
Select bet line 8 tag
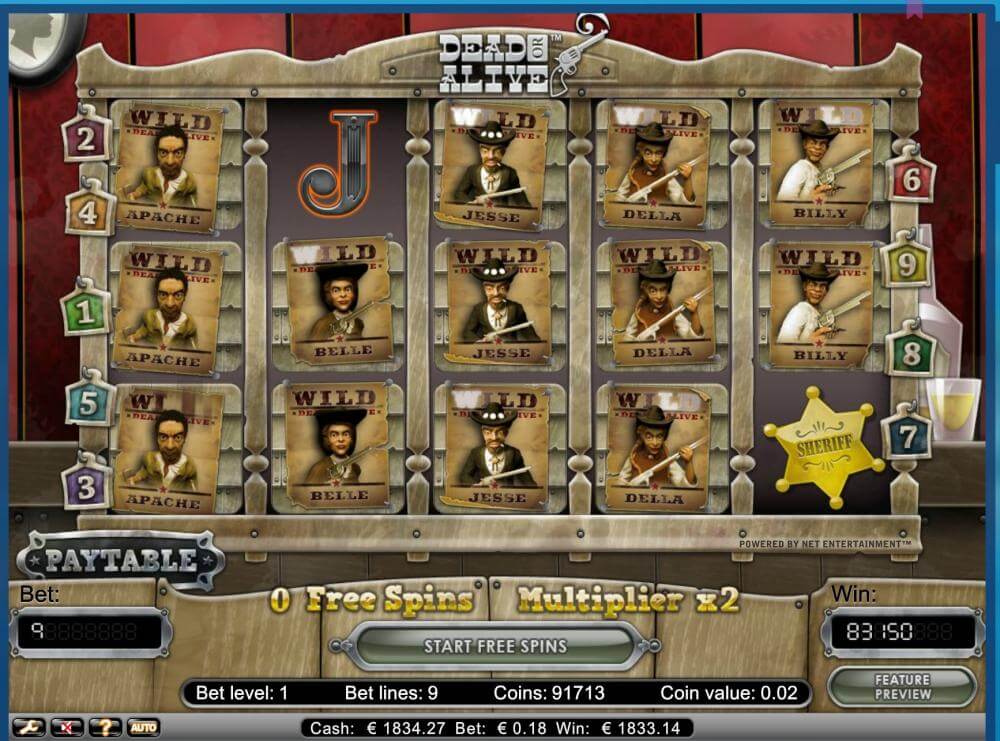[x=910, y=354]
